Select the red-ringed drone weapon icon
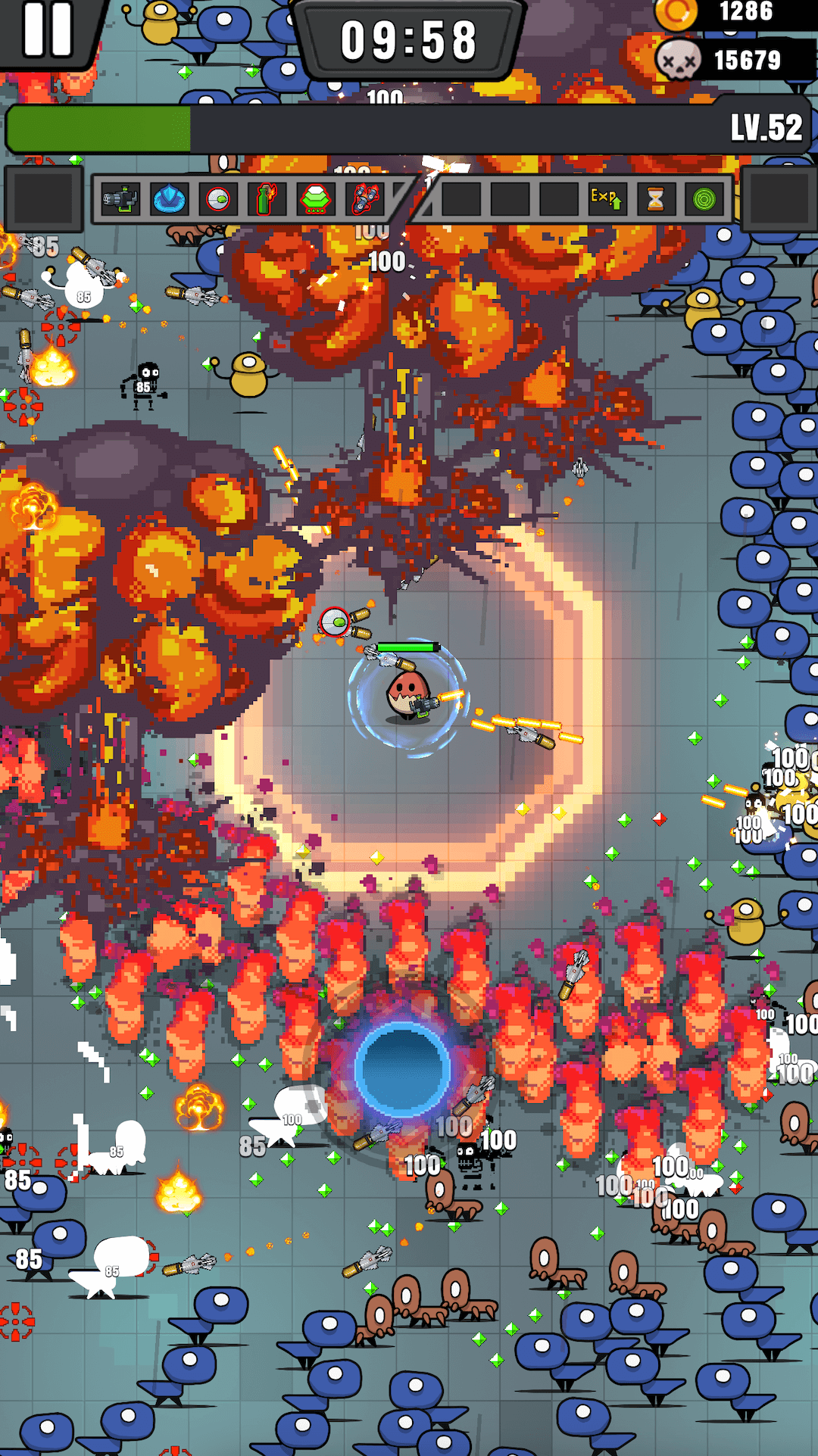The height and width of the screenshot is (1456, 818). pos(218,200)
